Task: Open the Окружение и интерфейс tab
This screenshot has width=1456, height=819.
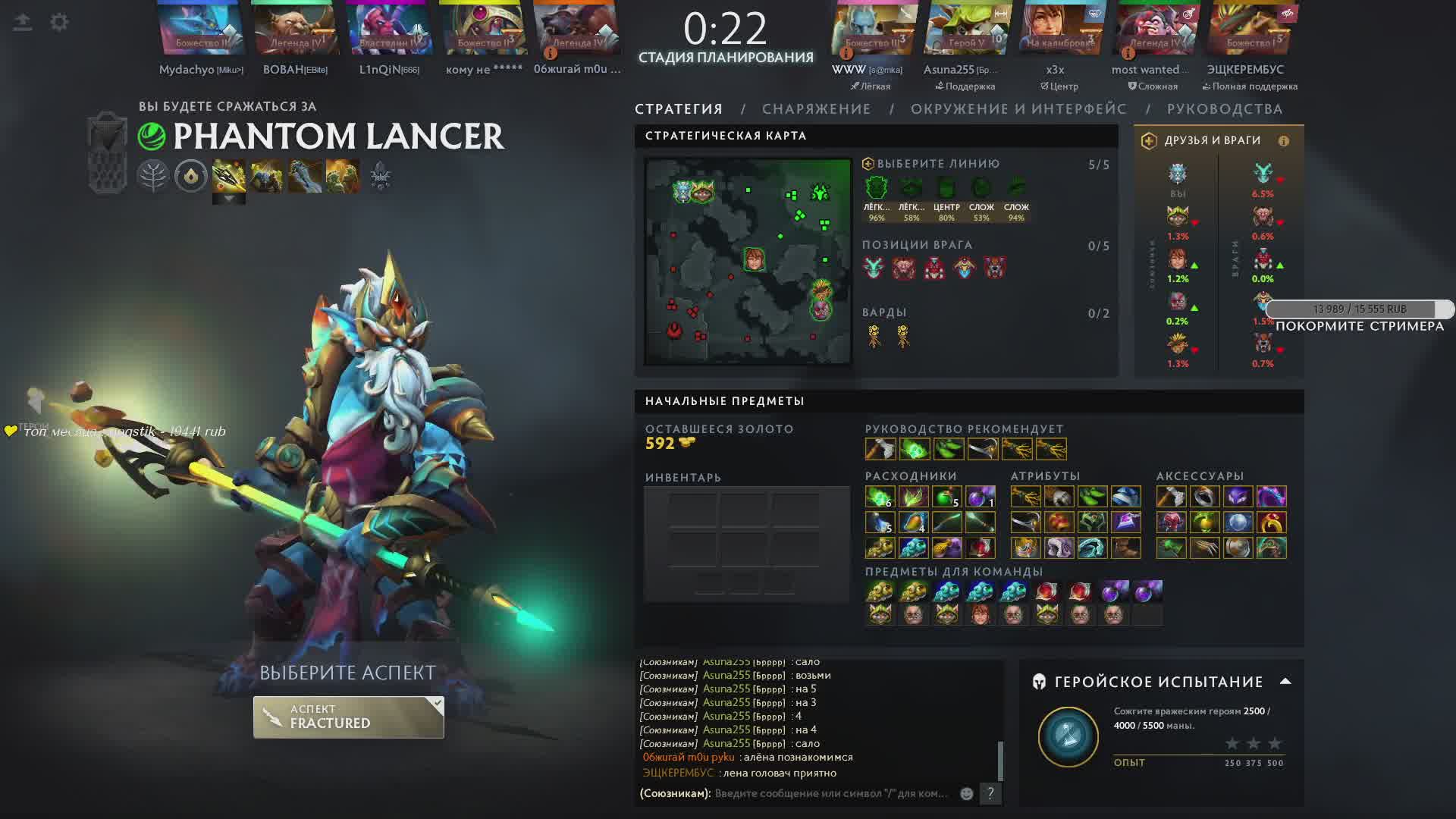Action: pos(1018,109)
